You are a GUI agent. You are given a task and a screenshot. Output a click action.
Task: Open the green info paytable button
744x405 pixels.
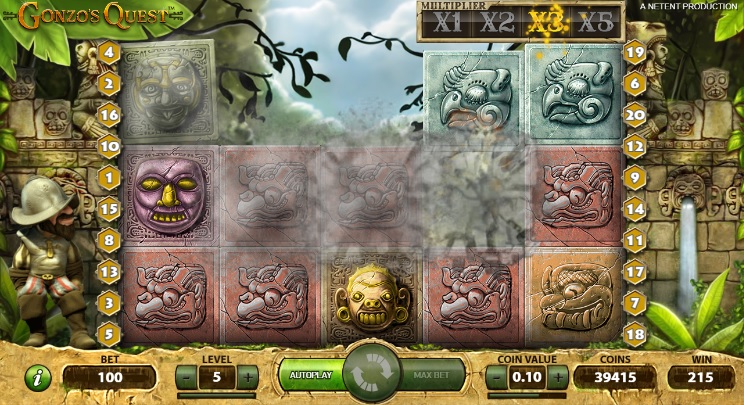[37, 379]
